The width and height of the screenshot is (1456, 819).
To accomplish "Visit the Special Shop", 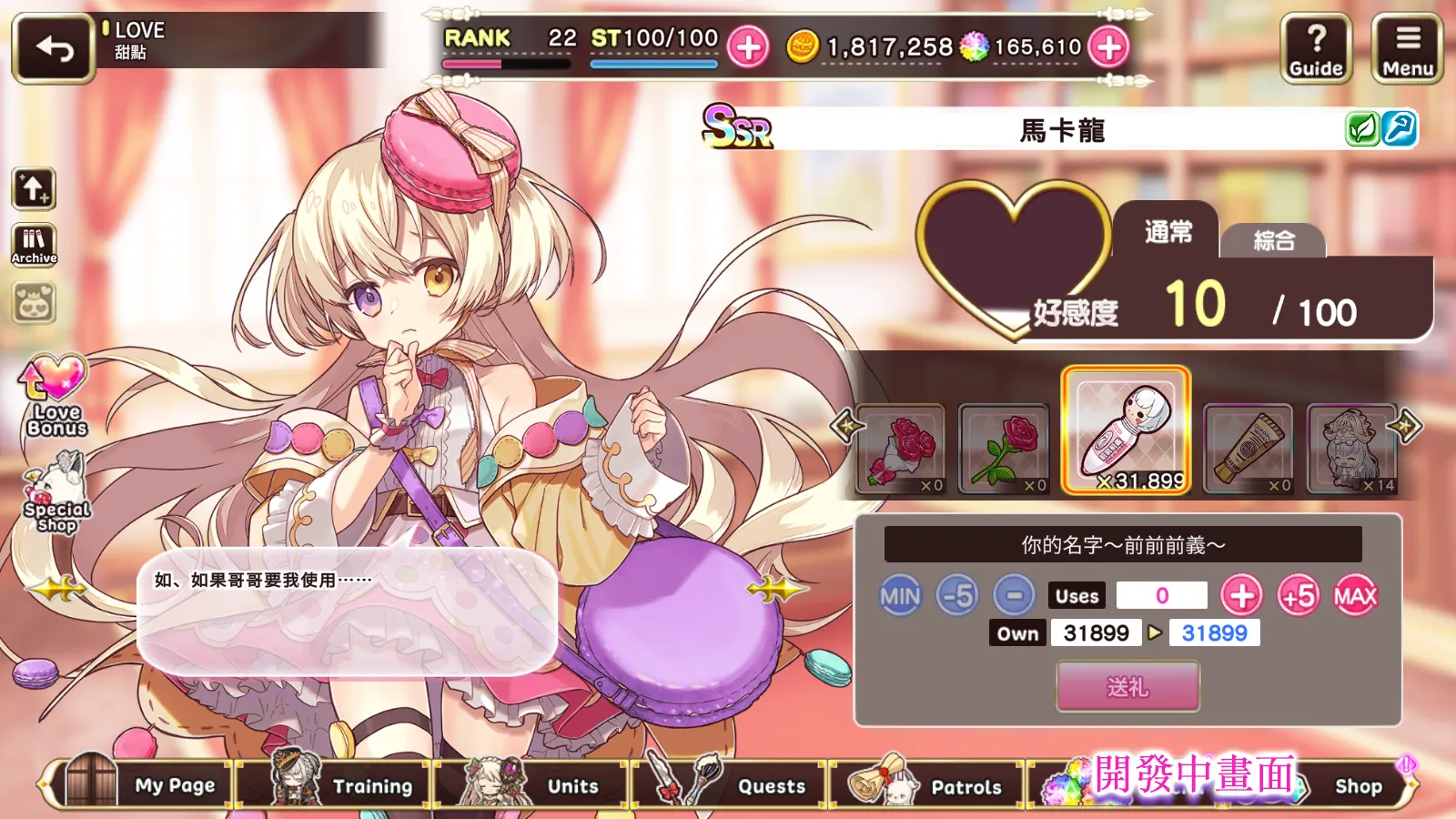I will (x=56, y=496).
